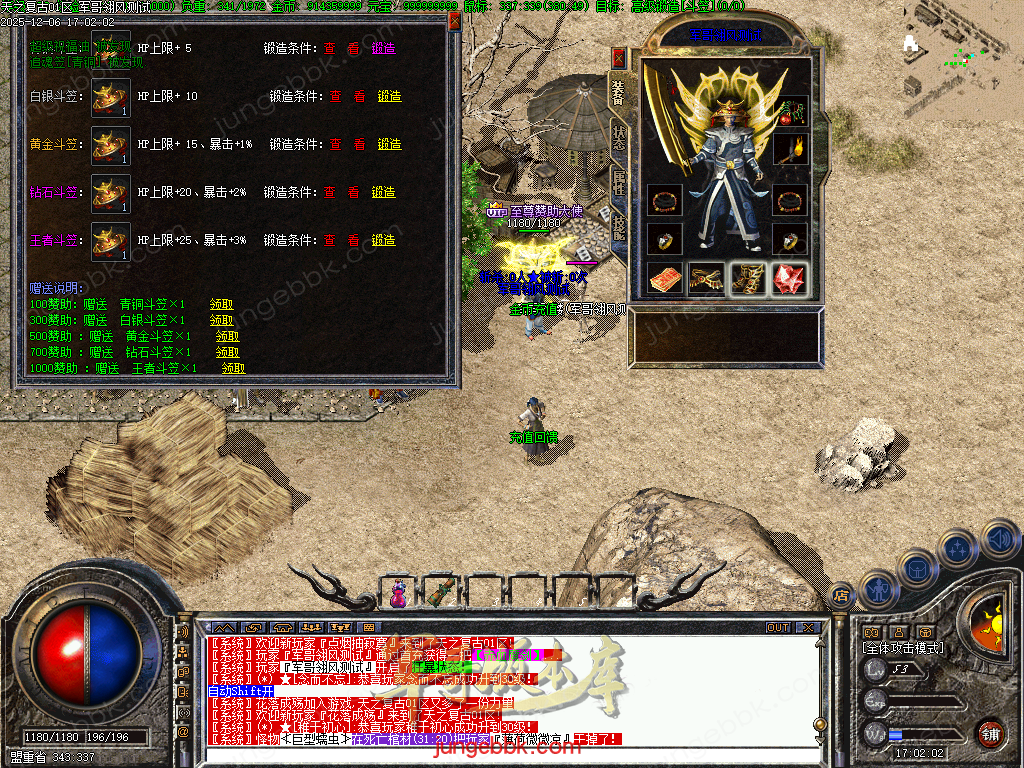Close the character equipment window
The height and width of the screenshot is (768, 1024).
[618, 57]
